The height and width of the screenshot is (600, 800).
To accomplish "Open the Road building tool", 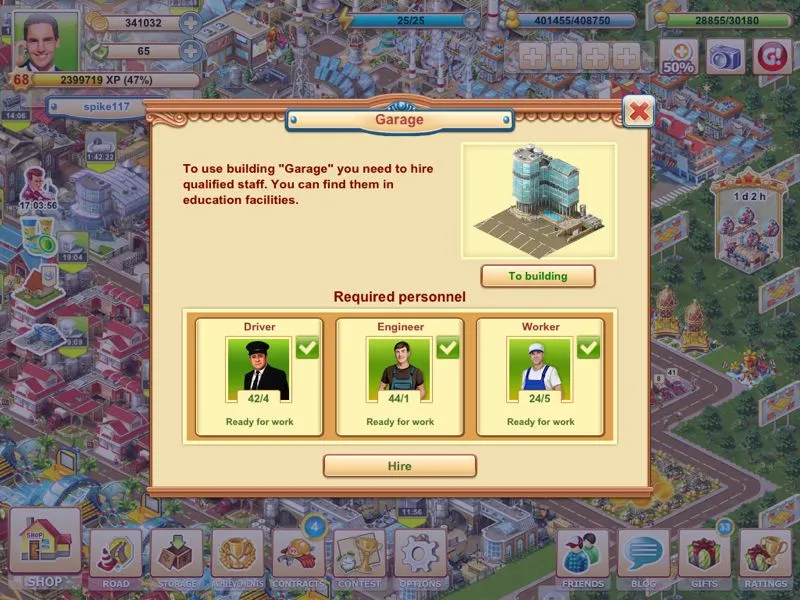I will (116, 556).
